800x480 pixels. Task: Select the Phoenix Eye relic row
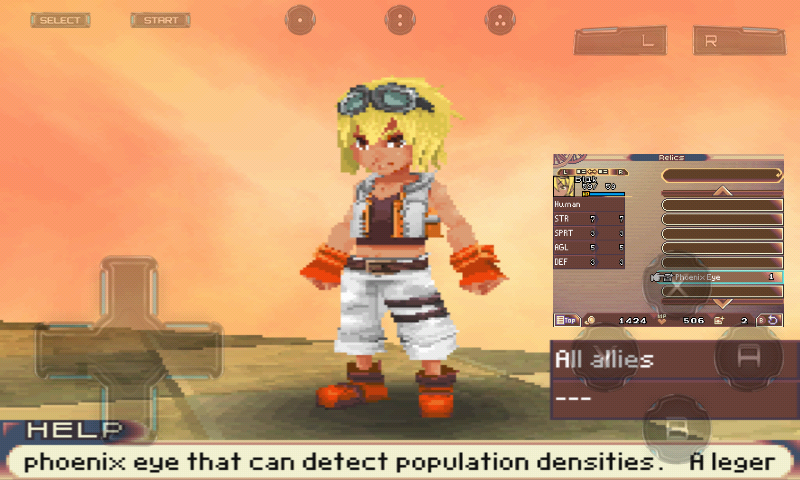721,276
